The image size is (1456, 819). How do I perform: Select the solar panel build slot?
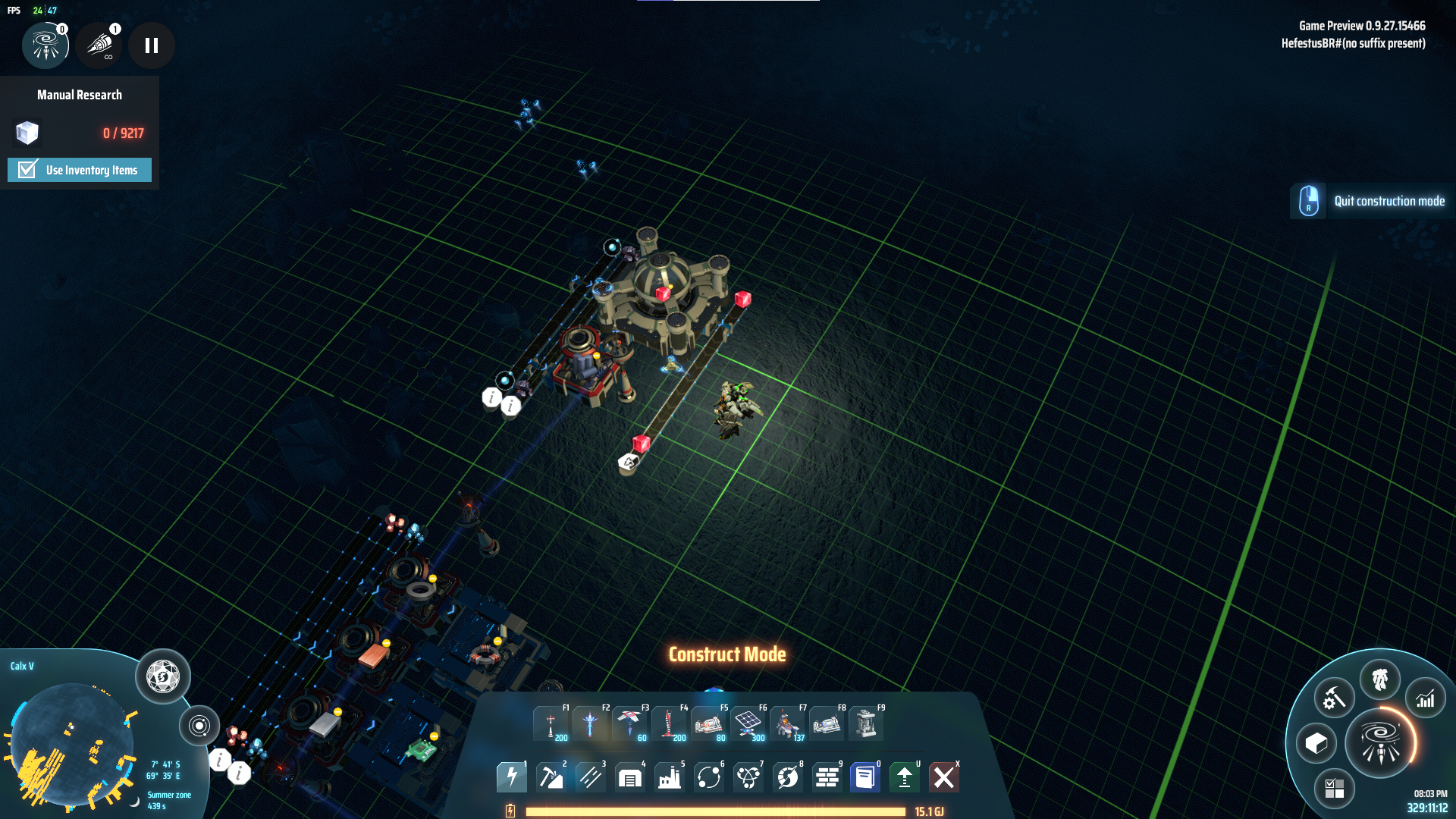coord(748,724)
